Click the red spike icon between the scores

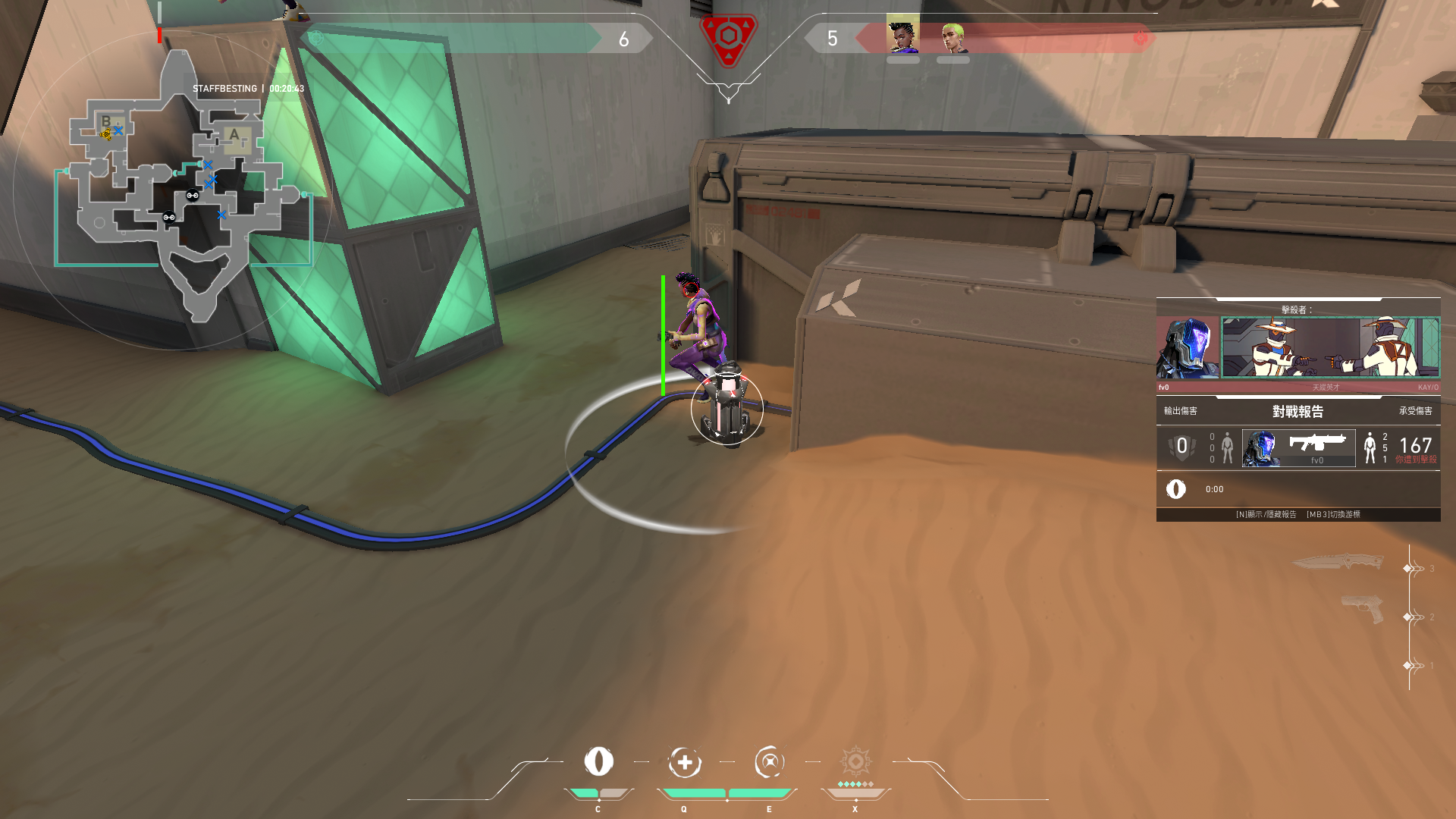point(728,38)
